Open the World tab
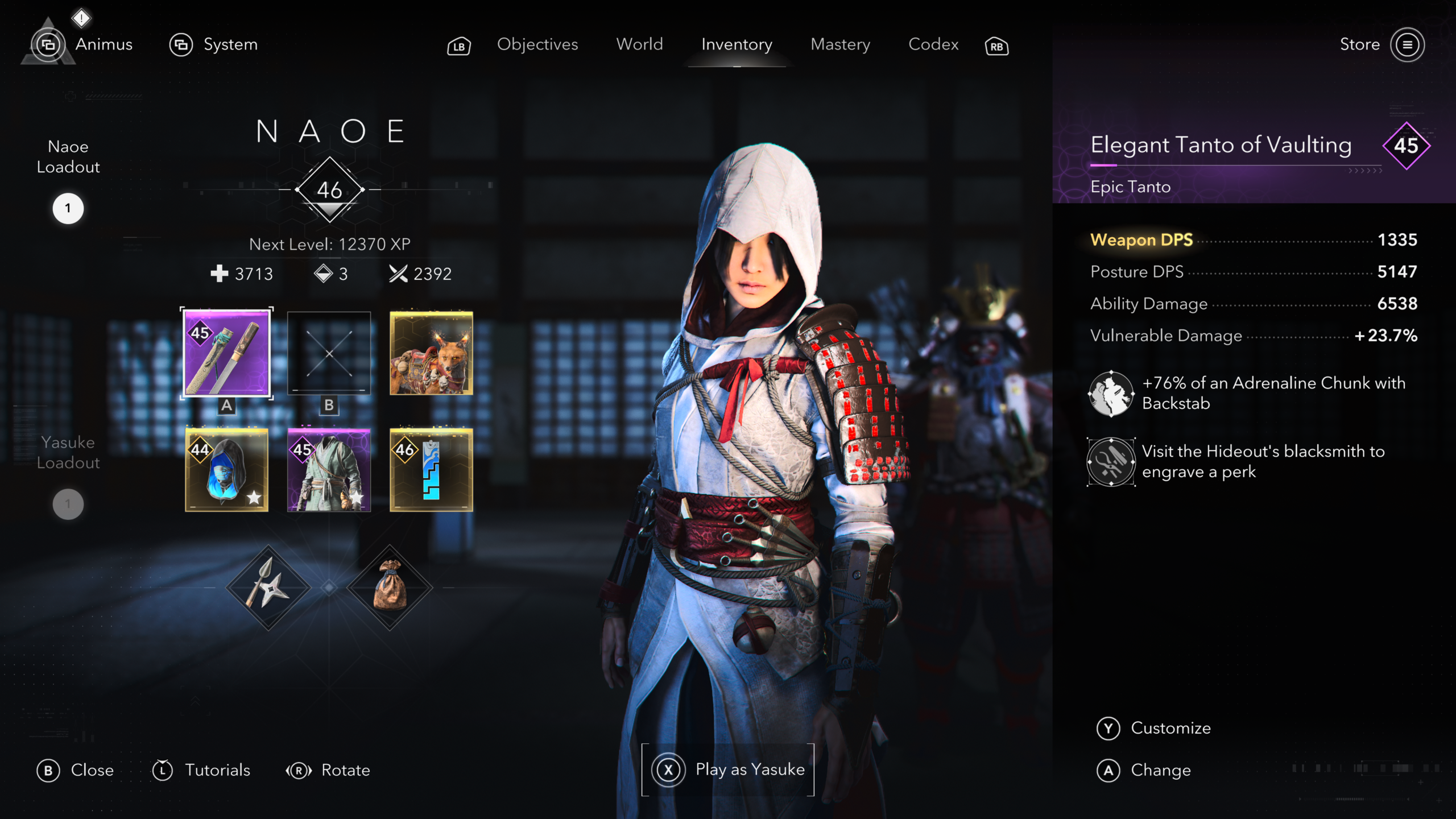 pyautogui.click(x=639, y=44)
